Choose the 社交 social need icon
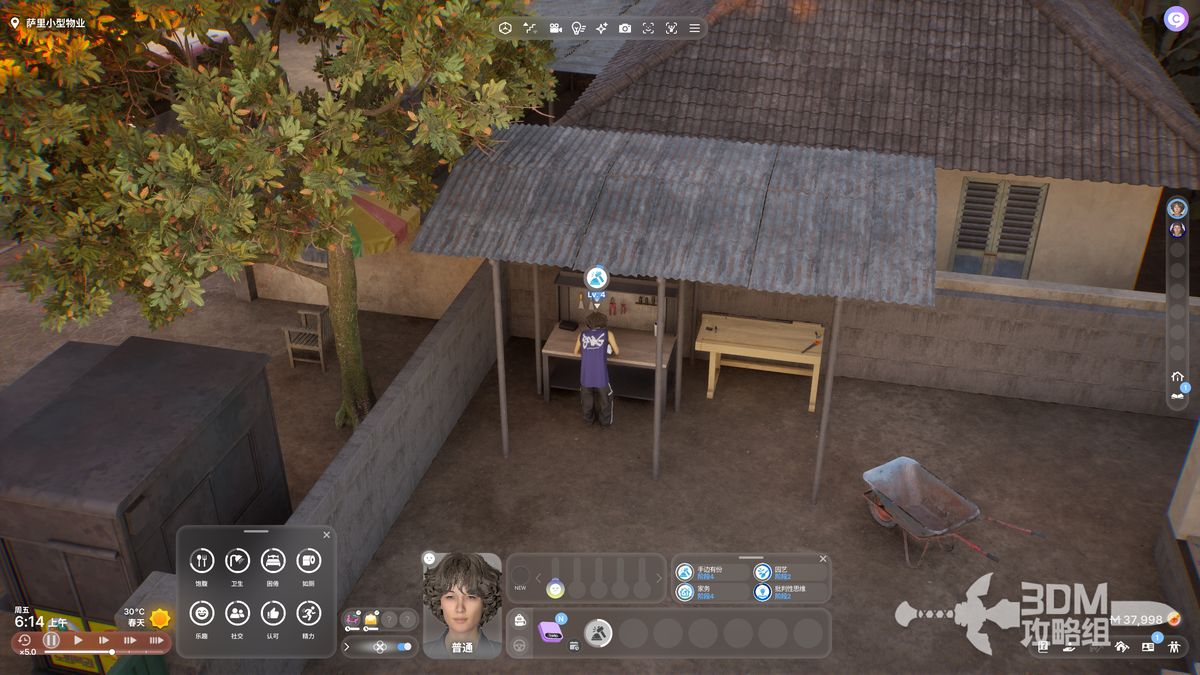The width and height of the screenshot is (1200, 675). 237,613
